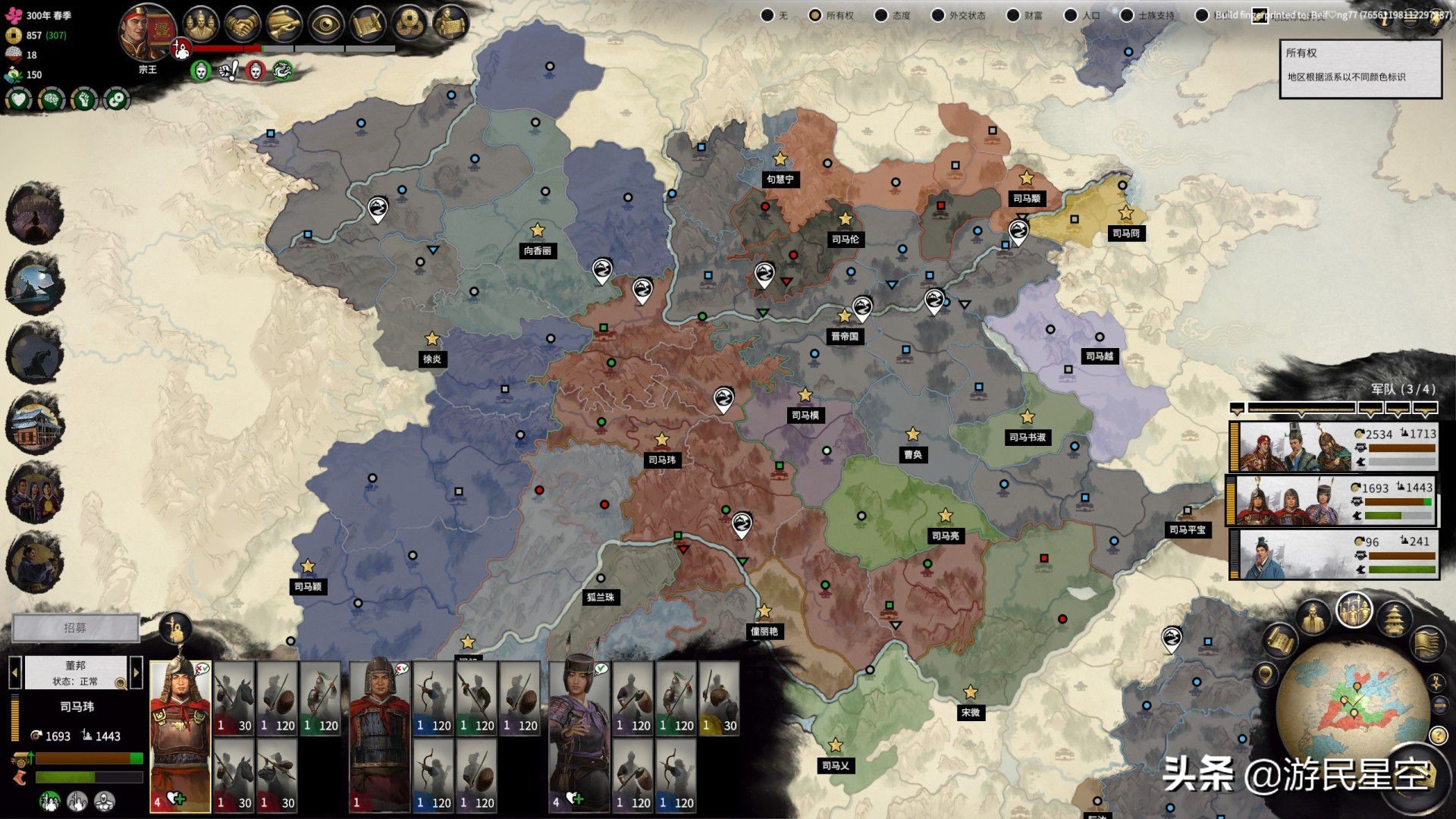Select the 财富 map filter
Image resolution: width=1456 pixels, height=819 pixels.
1012,15
